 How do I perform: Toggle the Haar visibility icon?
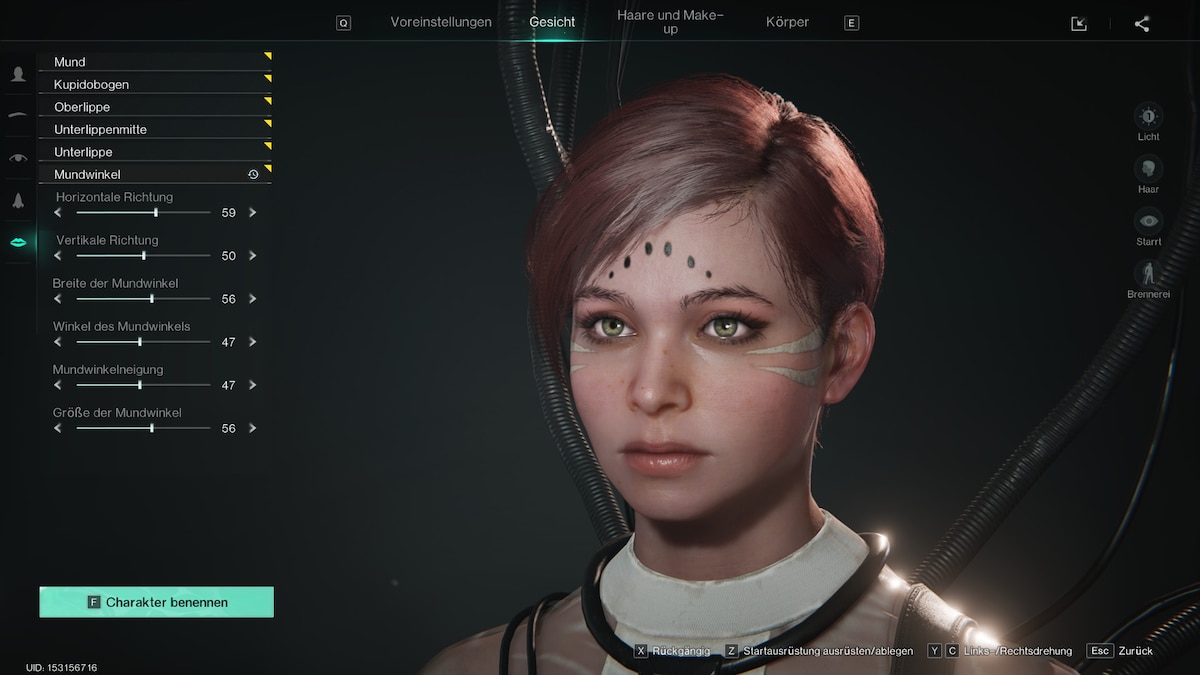[x=1148, y=168]
